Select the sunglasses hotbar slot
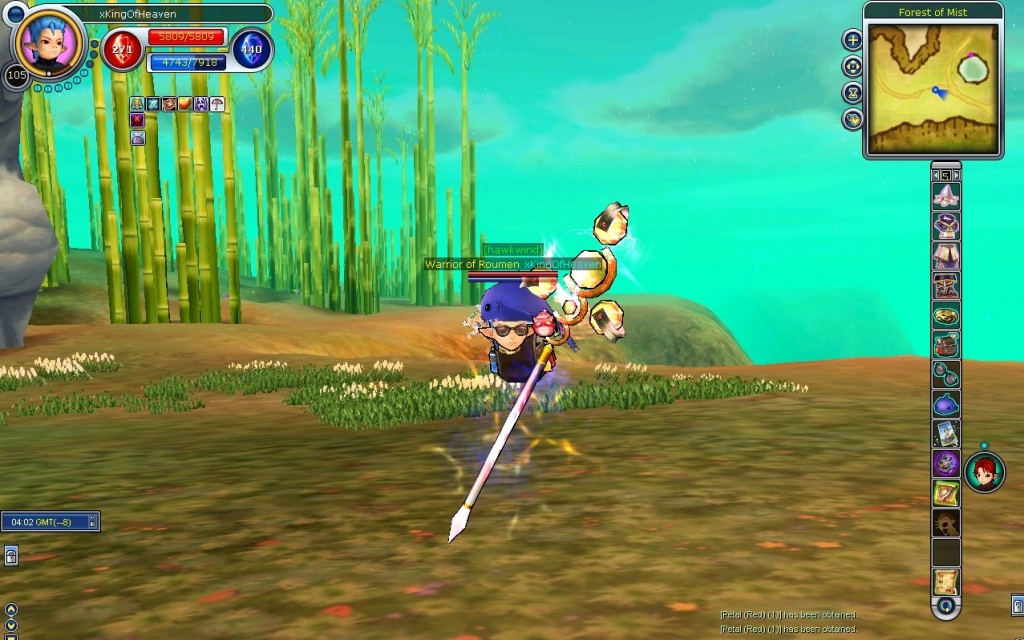Viewport: 1024px width, 640px height. click(x=946, y=374)
